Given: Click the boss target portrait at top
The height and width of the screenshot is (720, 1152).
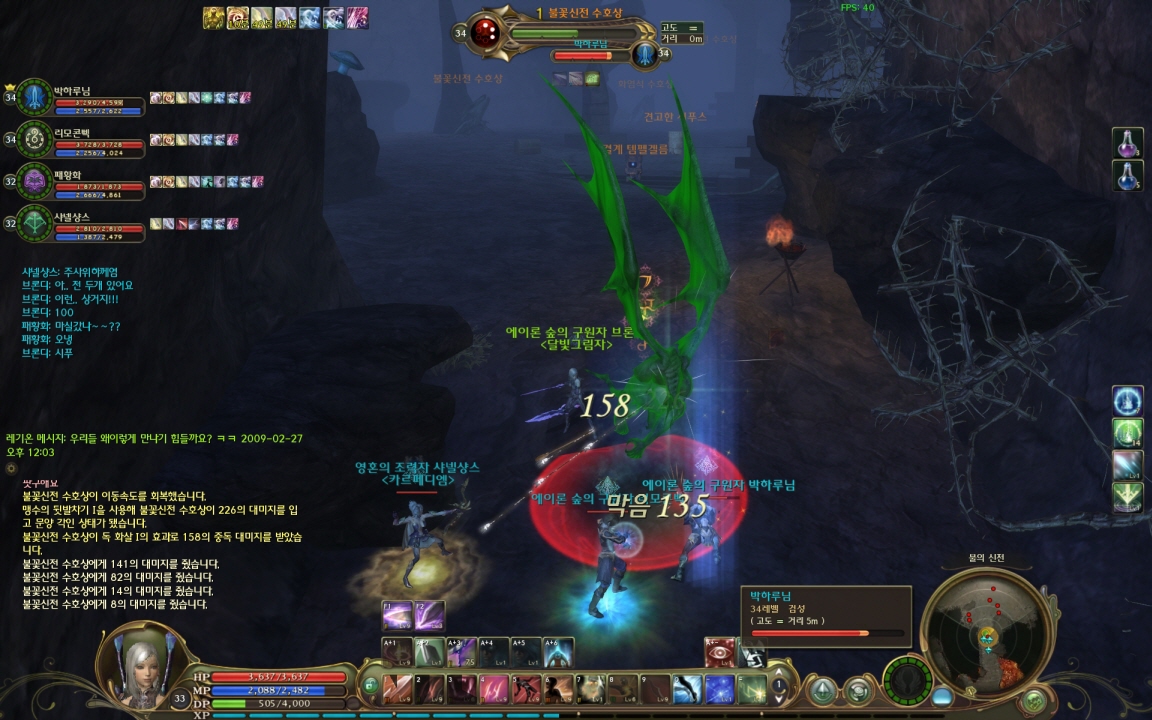Looking at the screenshot, I should click(x=486, y=33).
